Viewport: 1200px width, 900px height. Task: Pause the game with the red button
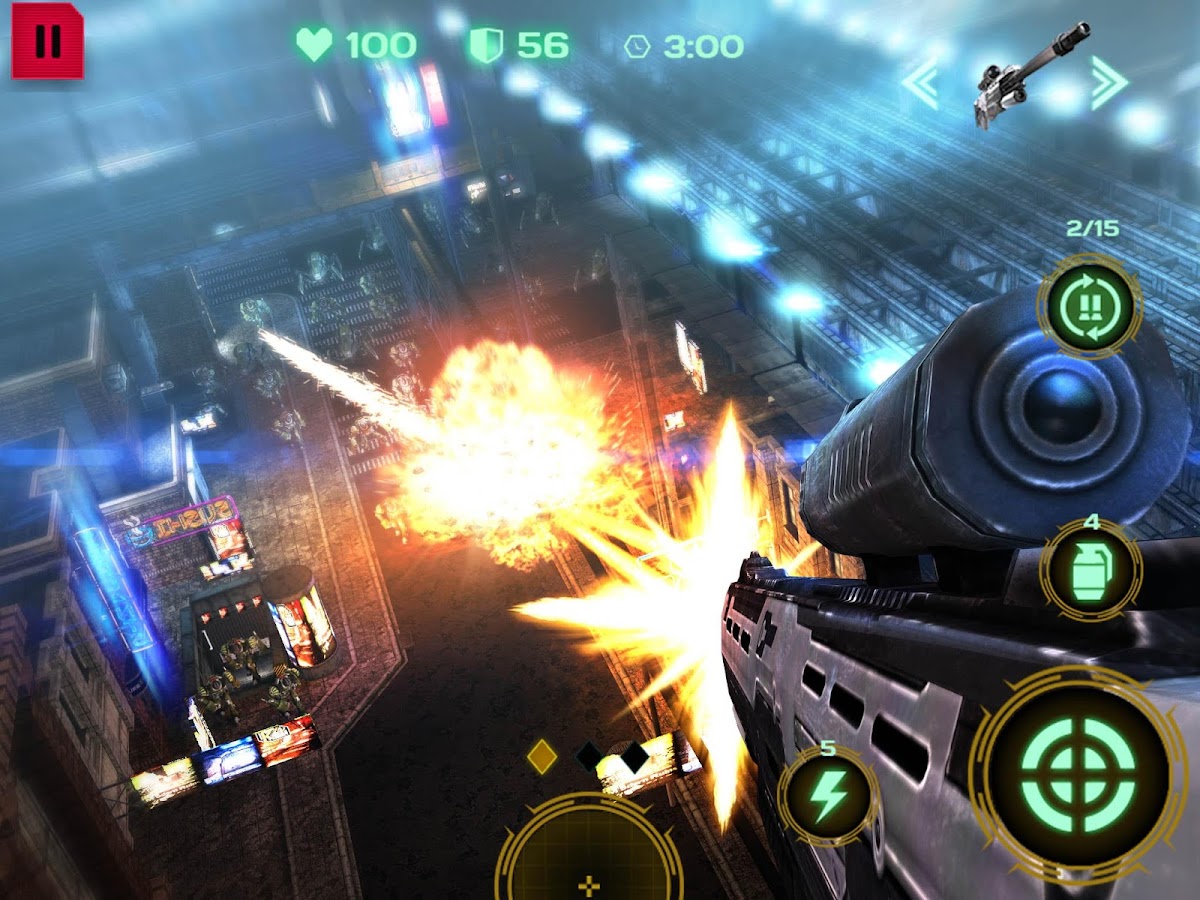tap(47, 41)
